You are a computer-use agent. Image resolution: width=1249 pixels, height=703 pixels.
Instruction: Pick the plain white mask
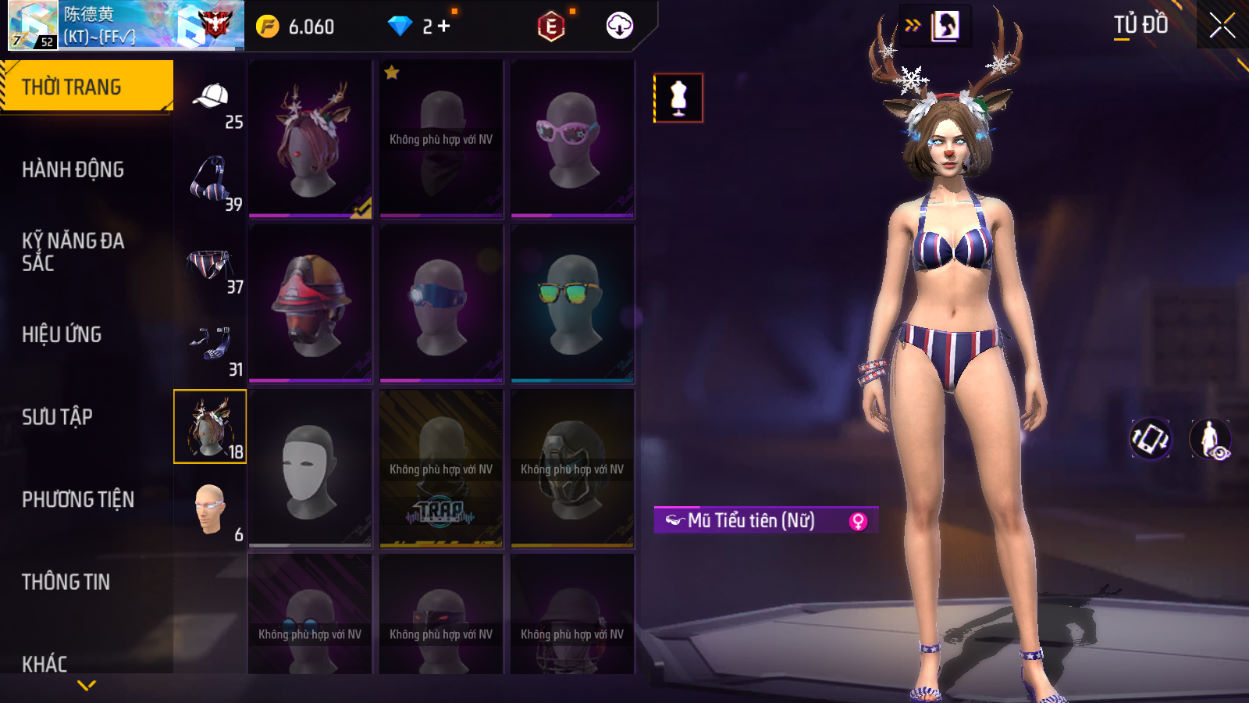[x=310, y=468]
